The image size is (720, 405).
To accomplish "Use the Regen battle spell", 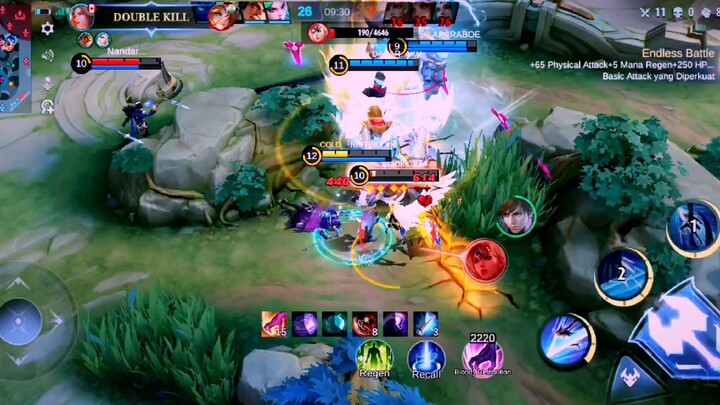I will pos(375,357).
